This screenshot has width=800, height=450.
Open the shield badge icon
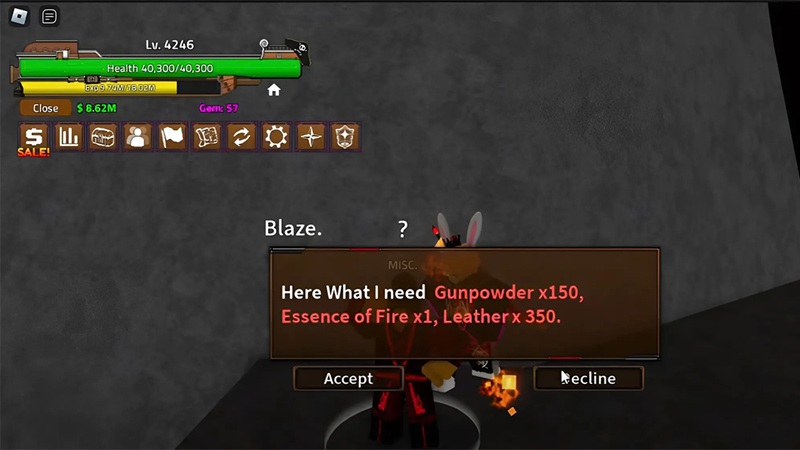pos(345,137)
